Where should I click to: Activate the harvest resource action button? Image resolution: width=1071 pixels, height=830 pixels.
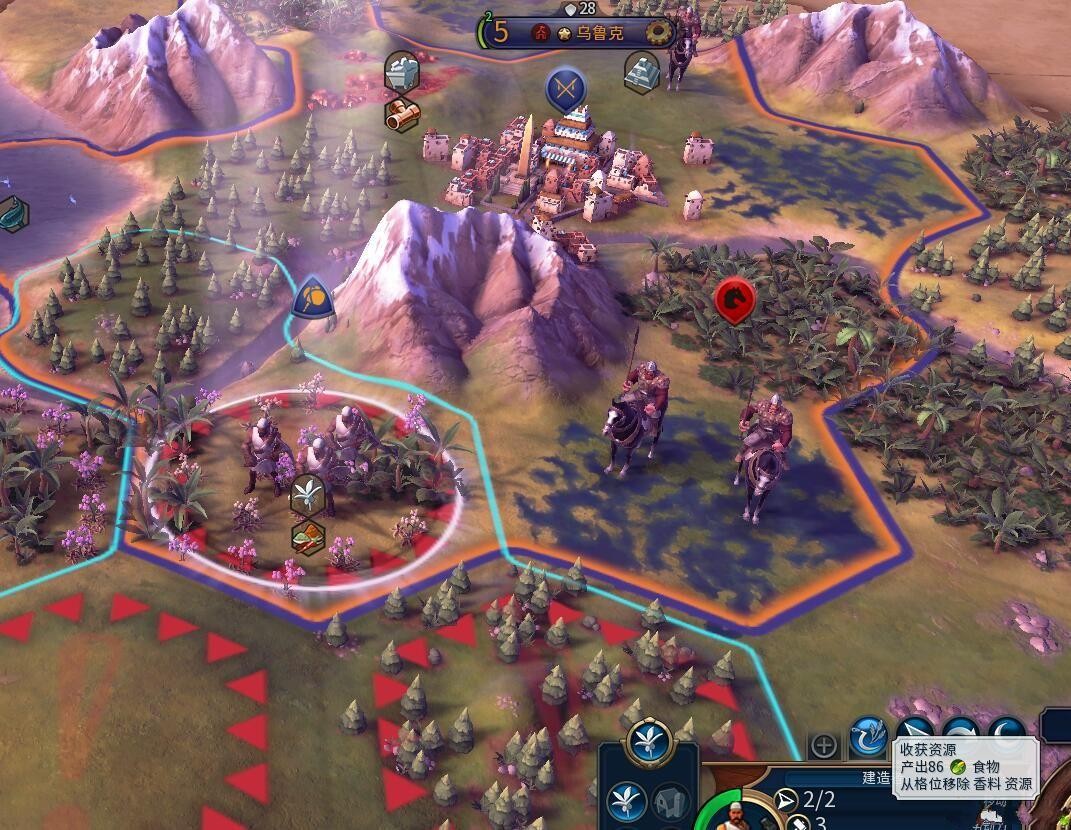click(868, 740)
